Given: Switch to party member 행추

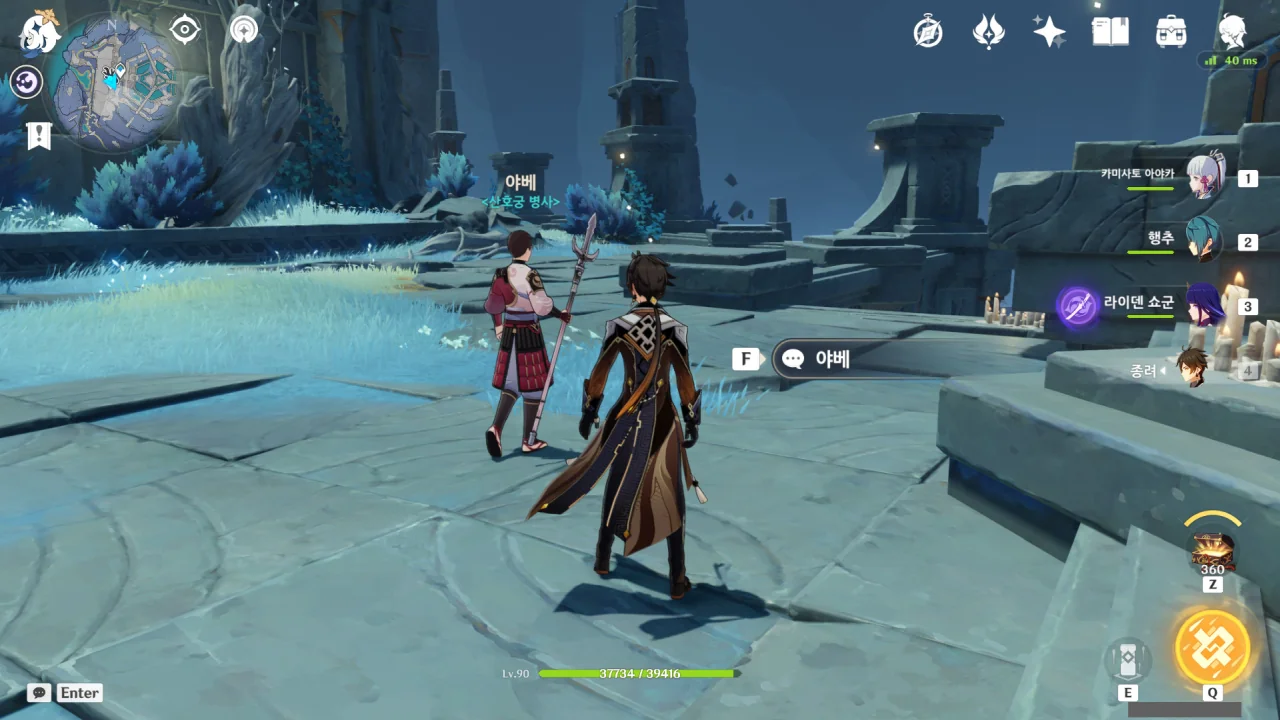Looking at the screenshot, I should [x=1204, y=241].
